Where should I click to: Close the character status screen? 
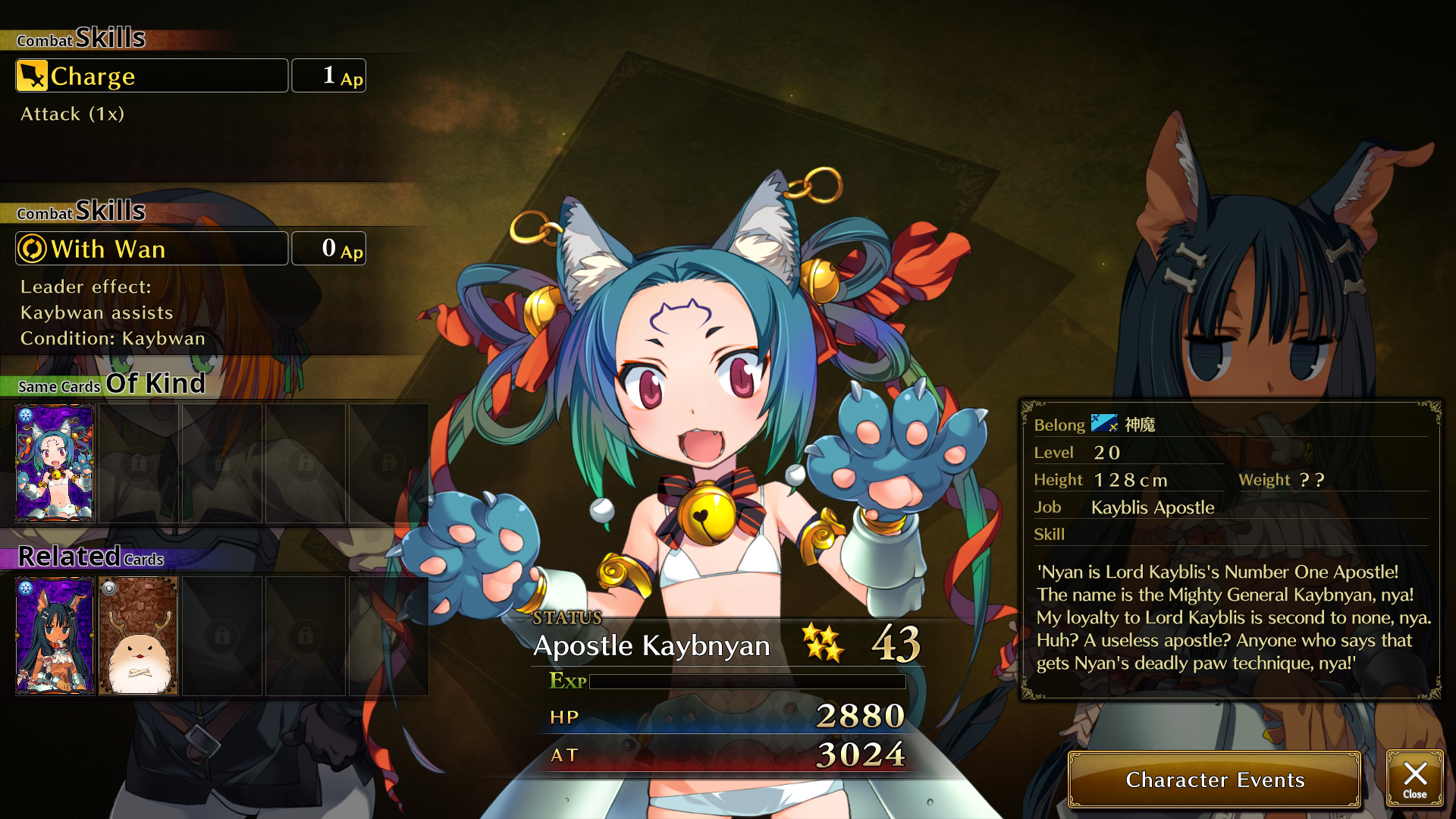click(x=1414, y=778)
